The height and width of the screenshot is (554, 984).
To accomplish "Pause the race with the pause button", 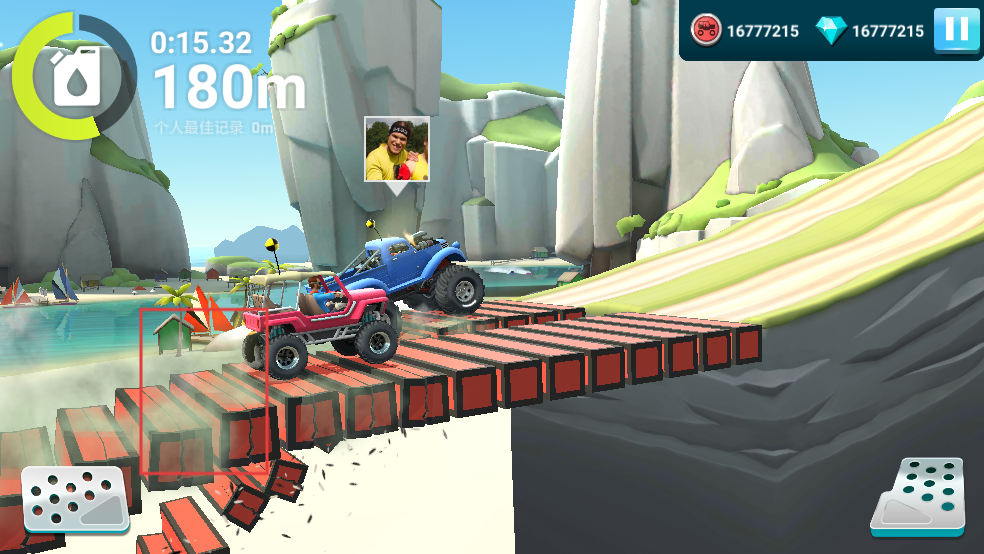I will [956, 30].
